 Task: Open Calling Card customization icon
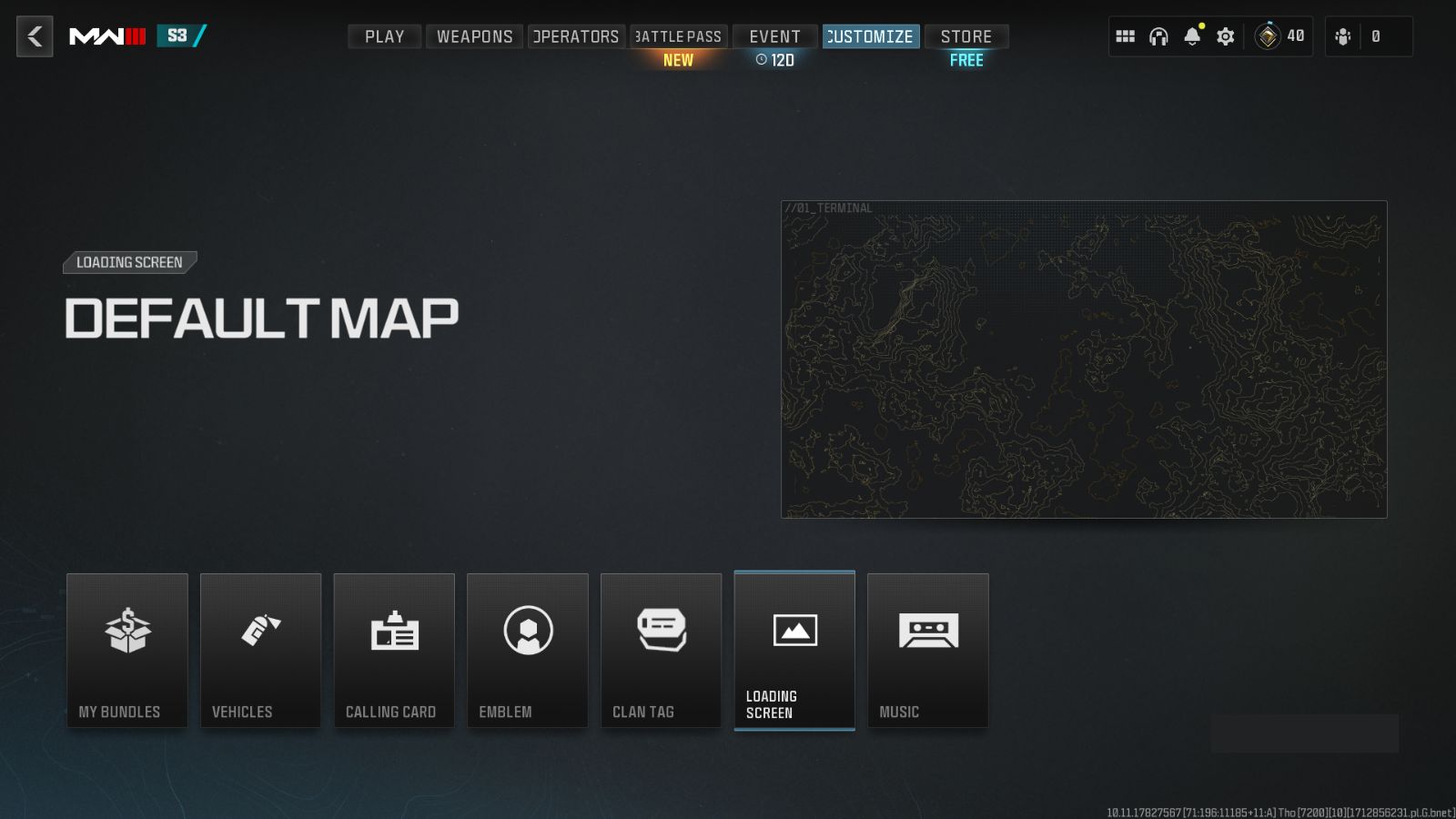394,630
